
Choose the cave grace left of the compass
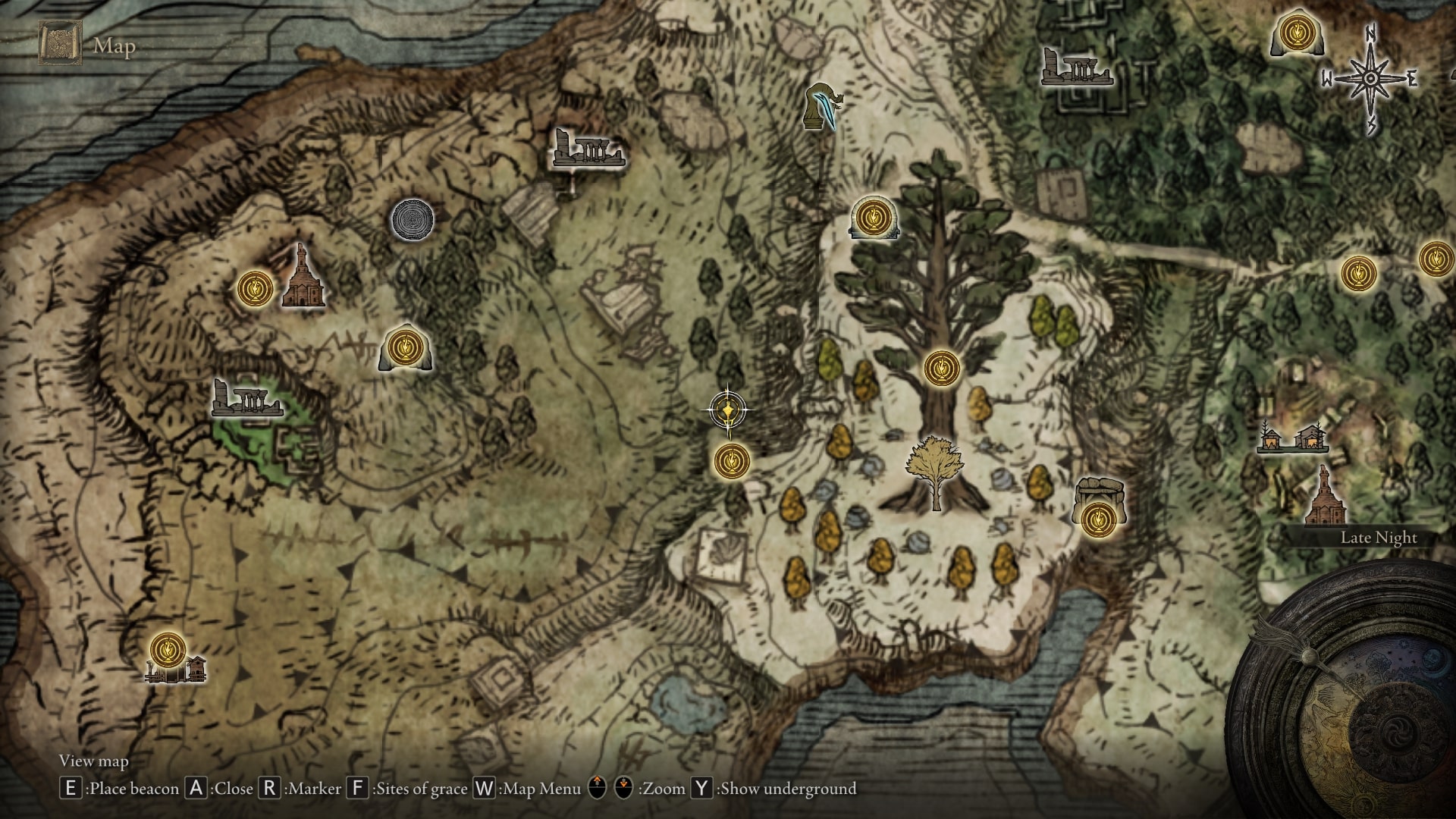[x=1296, y=35]
